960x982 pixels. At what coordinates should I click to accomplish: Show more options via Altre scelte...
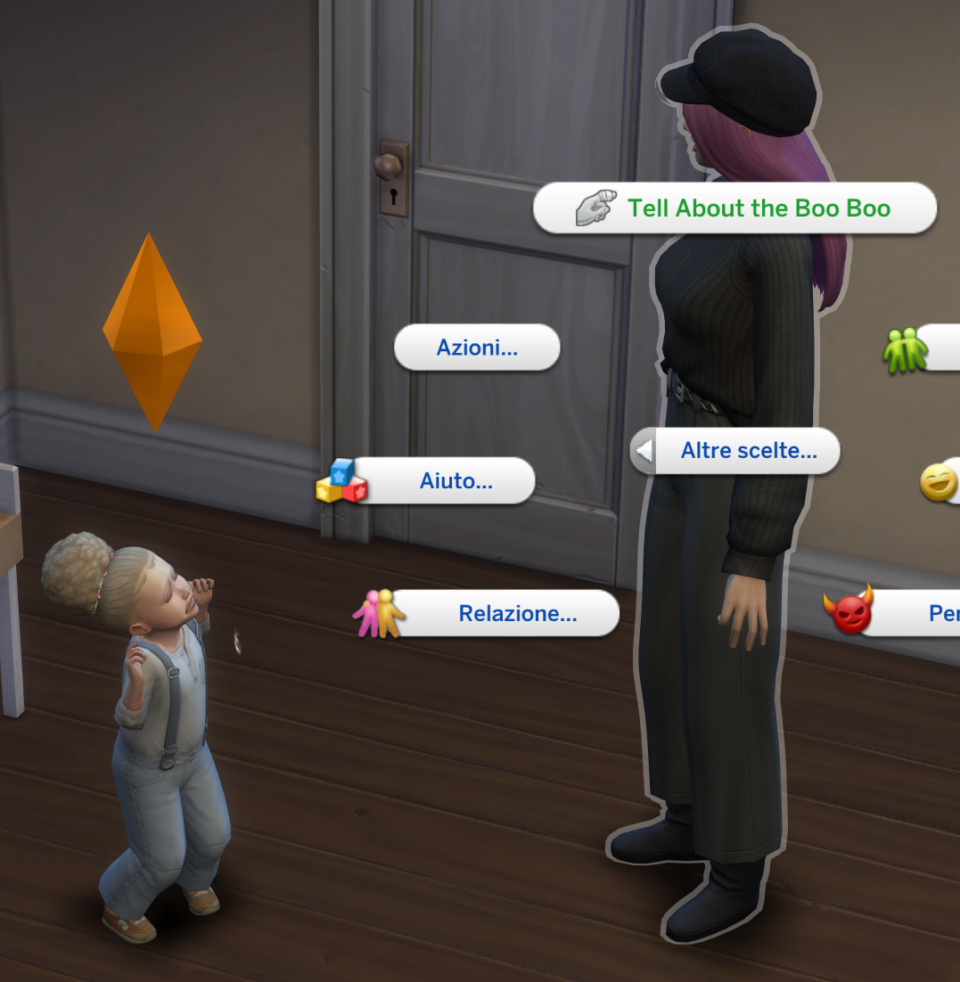[736, 451]
